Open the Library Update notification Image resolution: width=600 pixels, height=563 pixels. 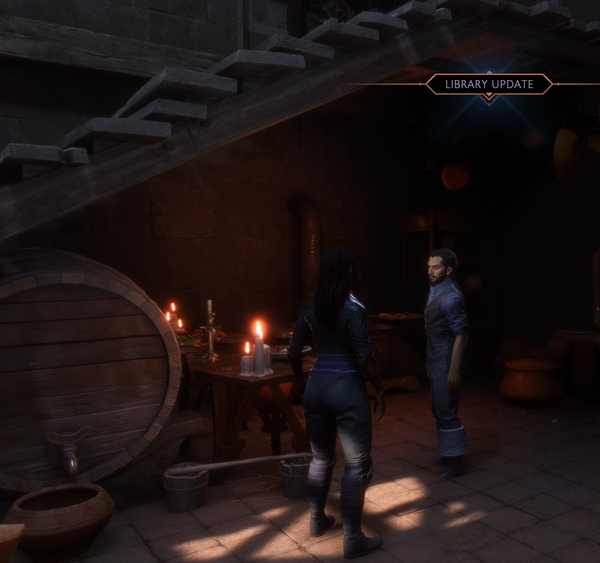pyautogui.click(x=488, y=84)
